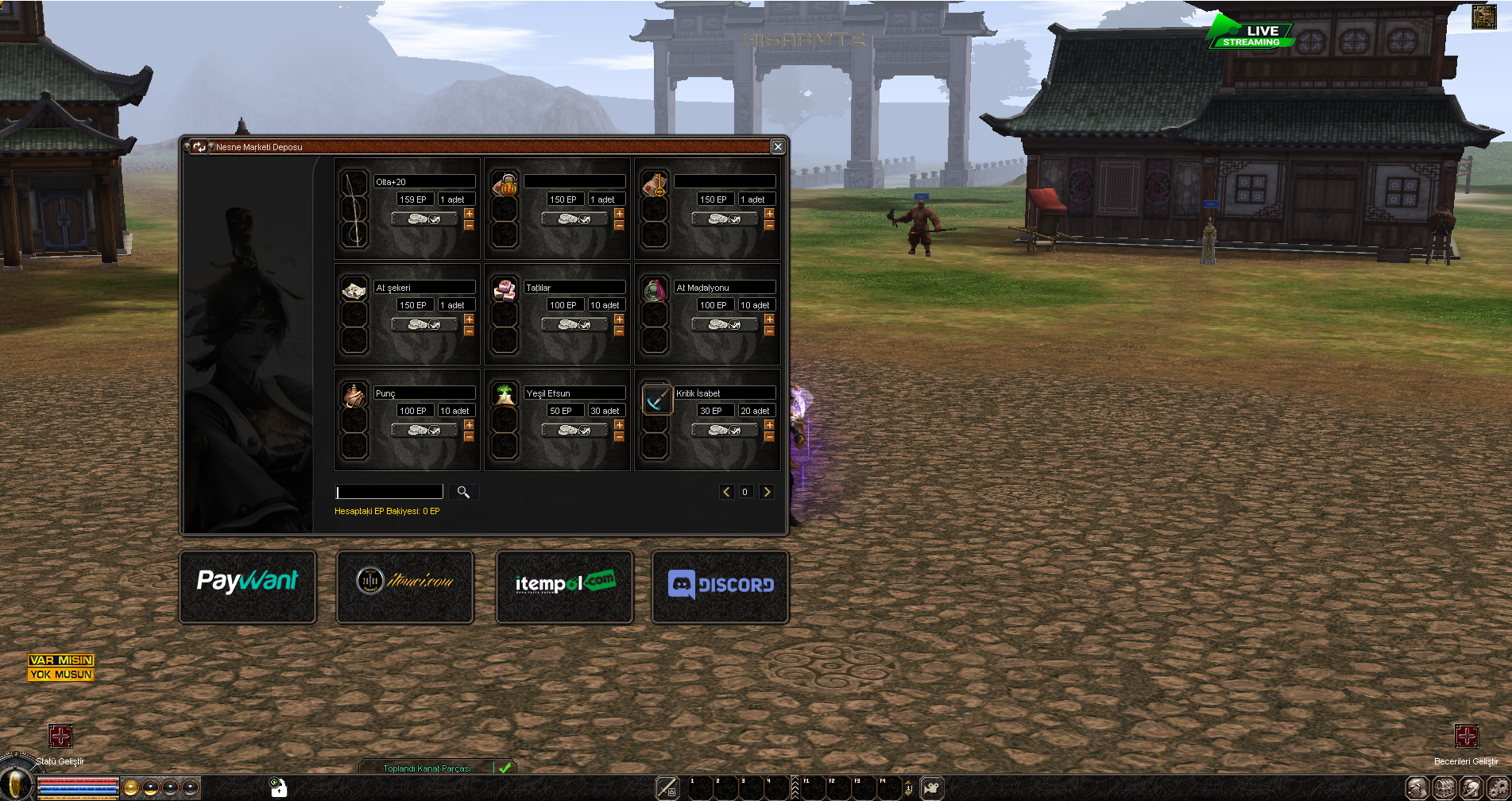Decrease quantity of Yeşil Efsun

(x=619, y=437)
